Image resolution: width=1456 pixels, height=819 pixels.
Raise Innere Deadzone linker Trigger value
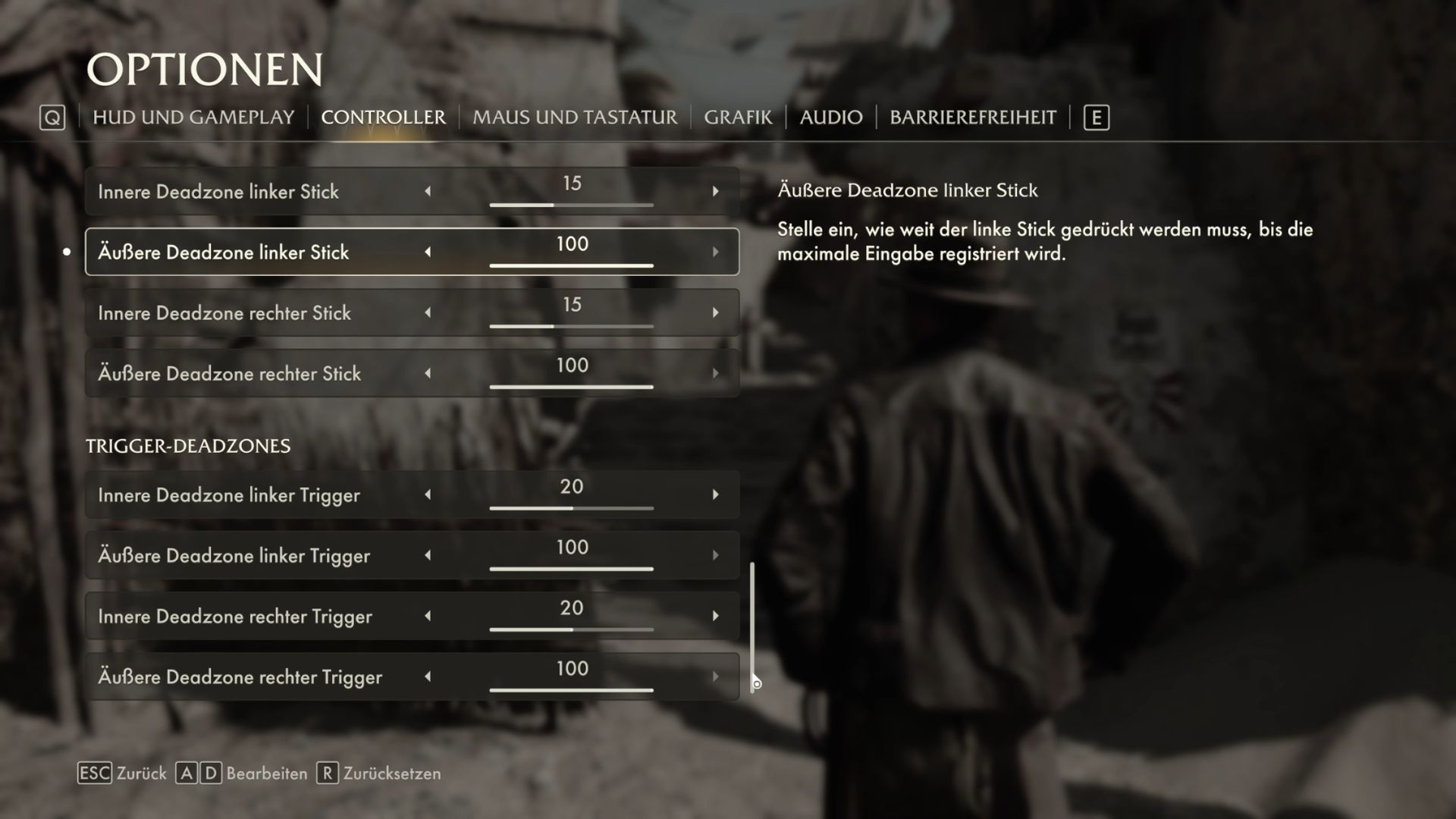pyautogui.click(x=715, y=495)
